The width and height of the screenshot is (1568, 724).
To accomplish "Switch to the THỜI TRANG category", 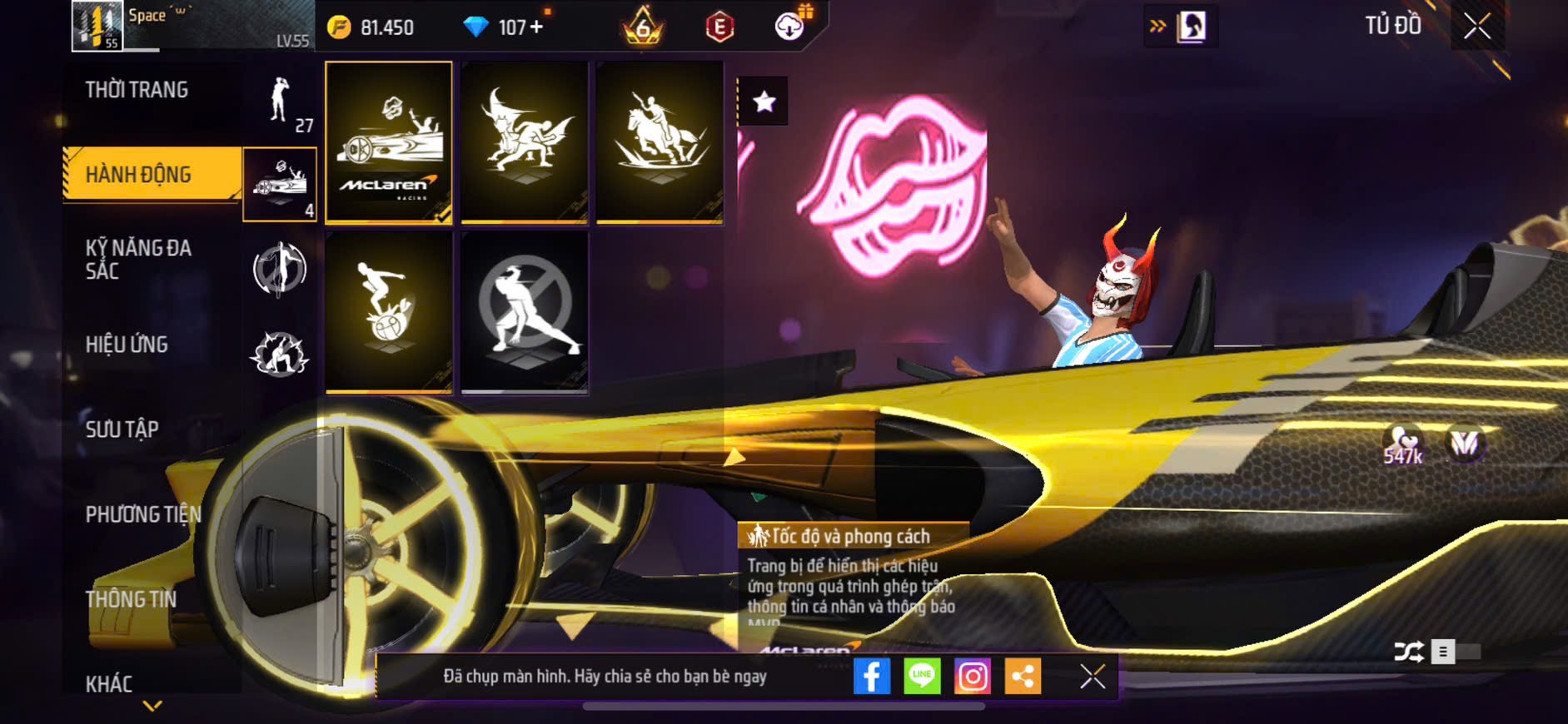I will click(x=137, y=90).
